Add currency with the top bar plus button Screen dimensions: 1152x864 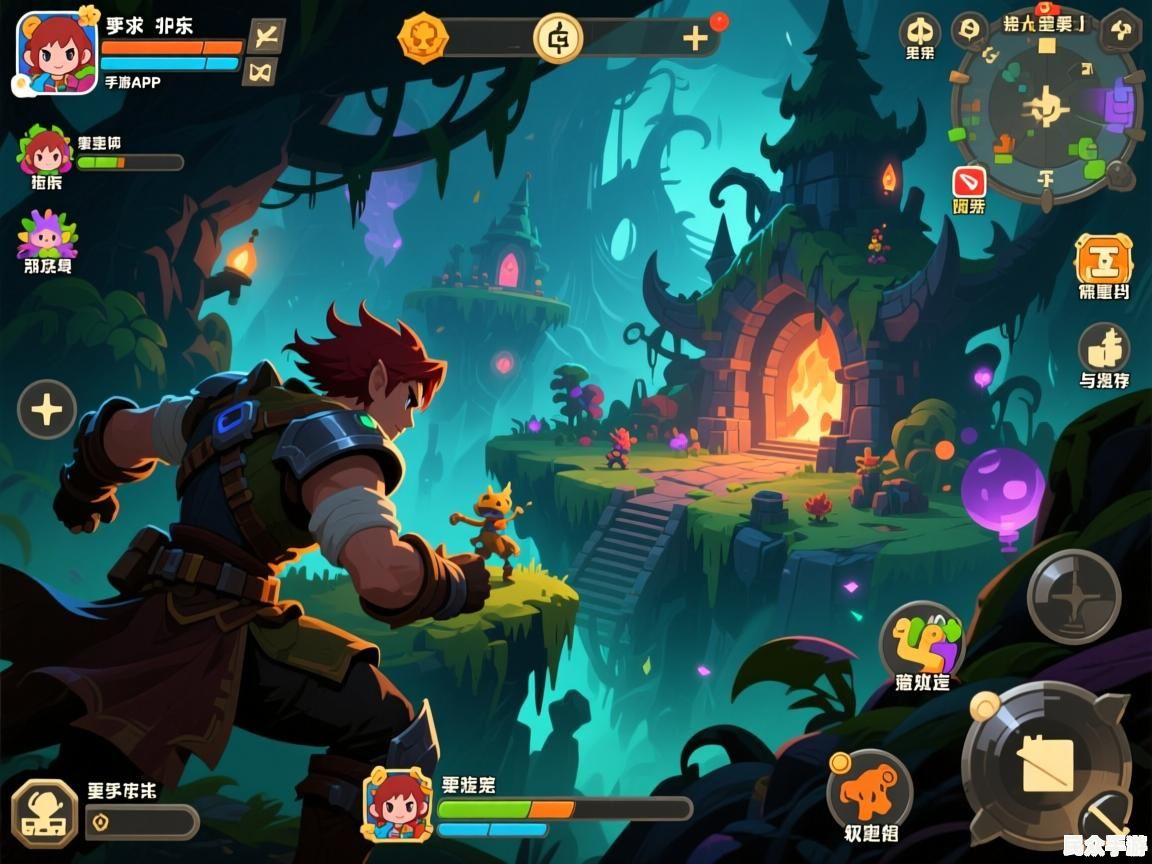tap(695, 38)
